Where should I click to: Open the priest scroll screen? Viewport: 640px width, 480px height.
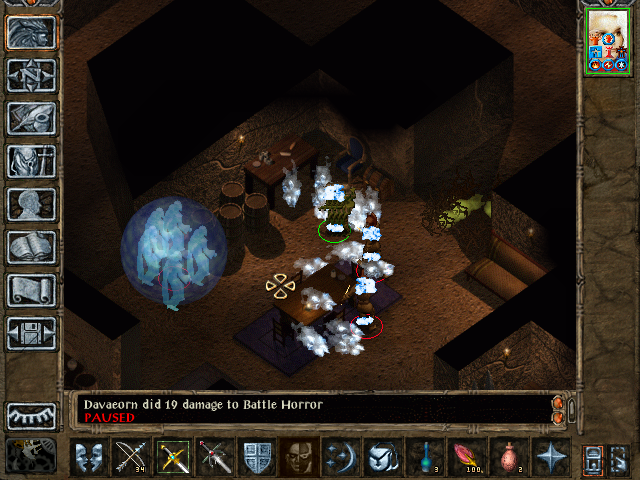(31, 290)
